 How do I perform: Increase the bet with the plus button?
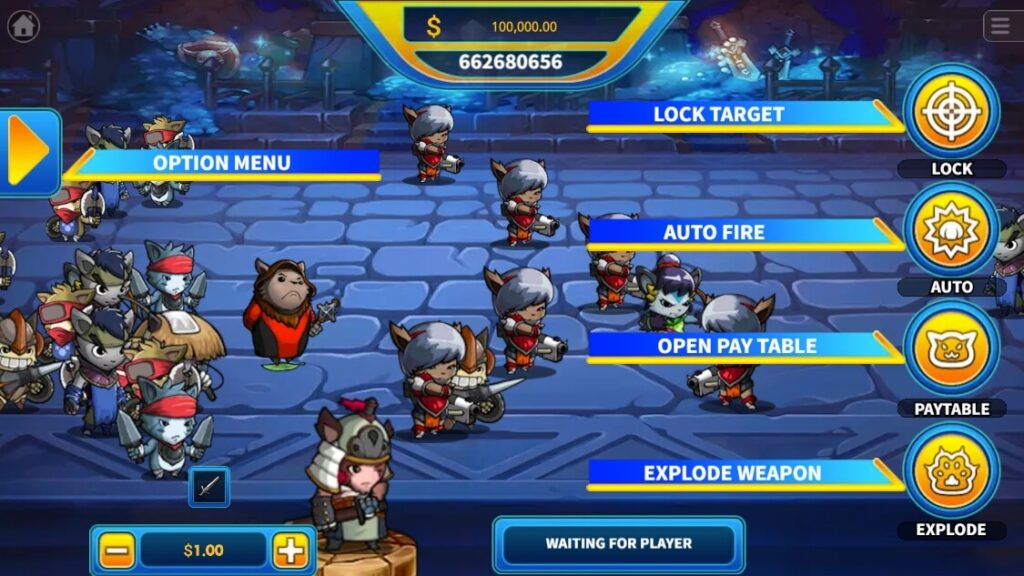[x=290, y=550]
